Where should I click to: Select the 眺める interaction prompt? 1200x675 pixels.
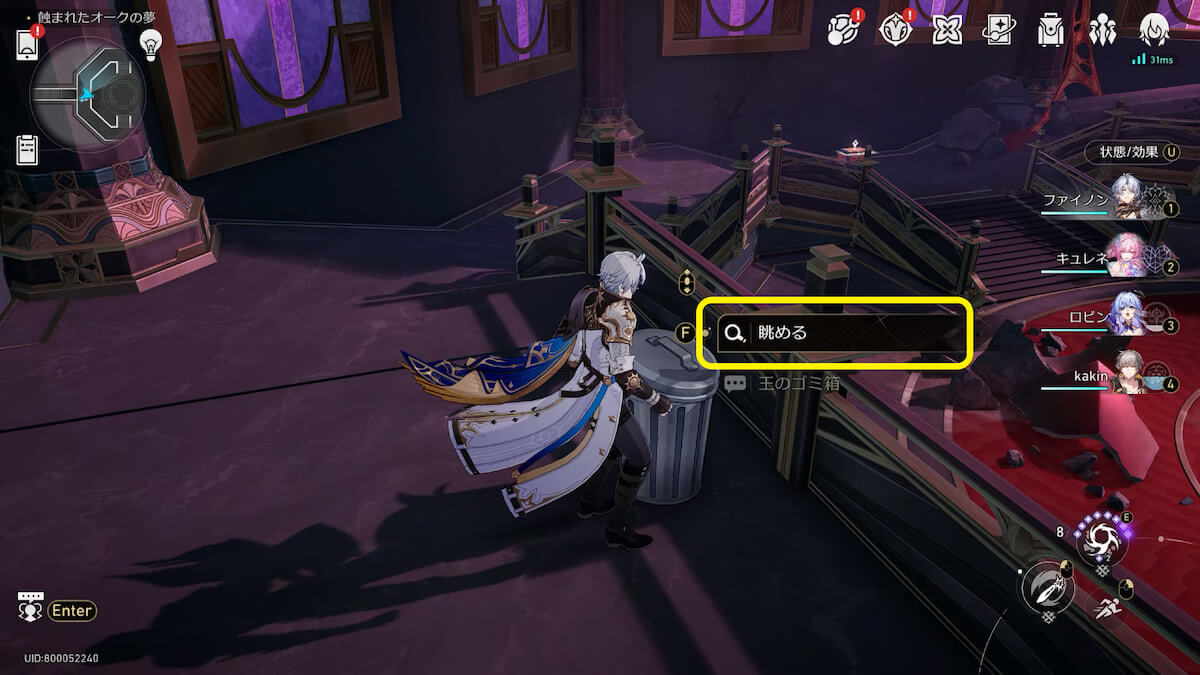tap(833, 333)
